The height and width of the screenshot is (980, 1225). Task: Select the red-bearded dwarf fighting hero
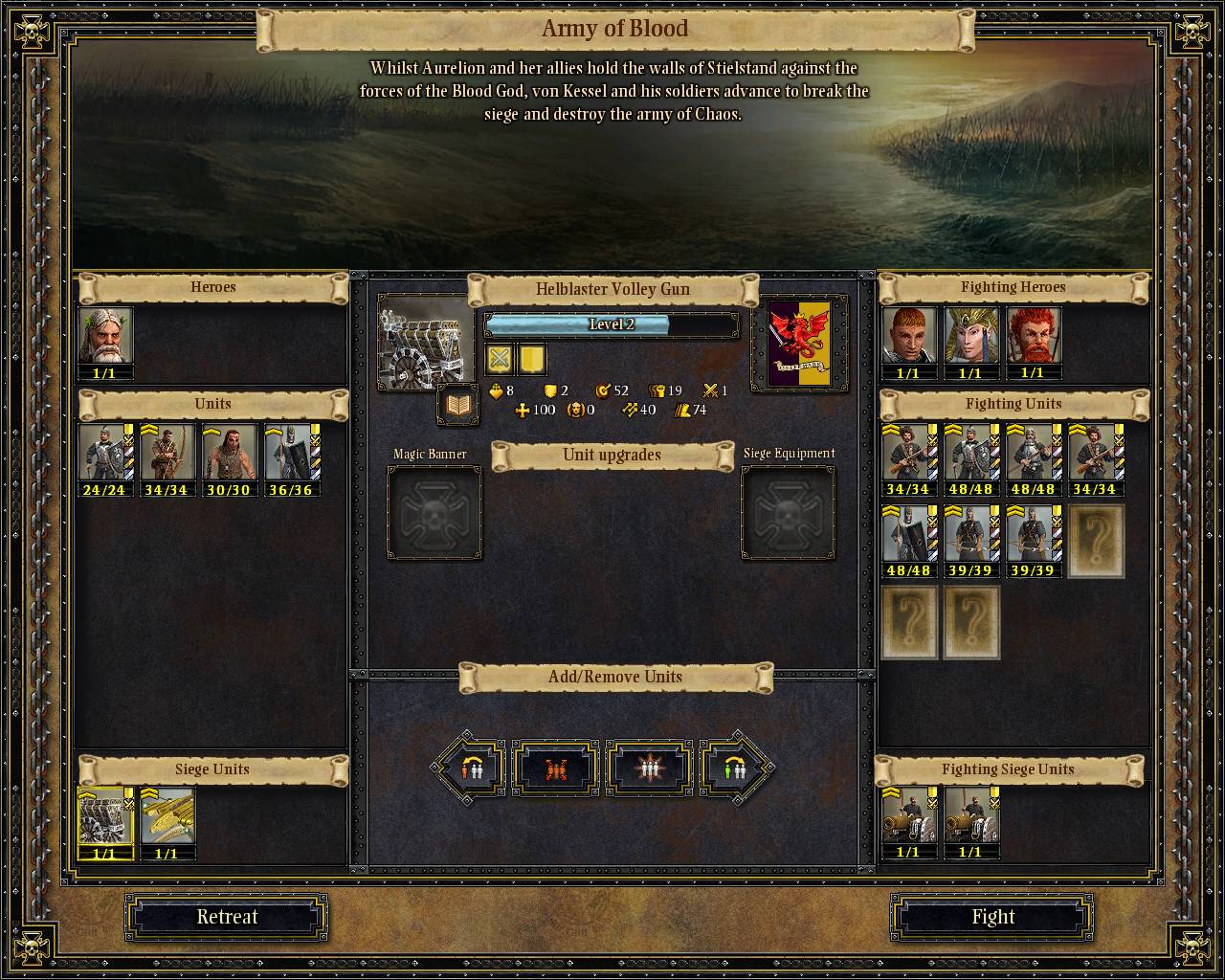pos(1033,336)
